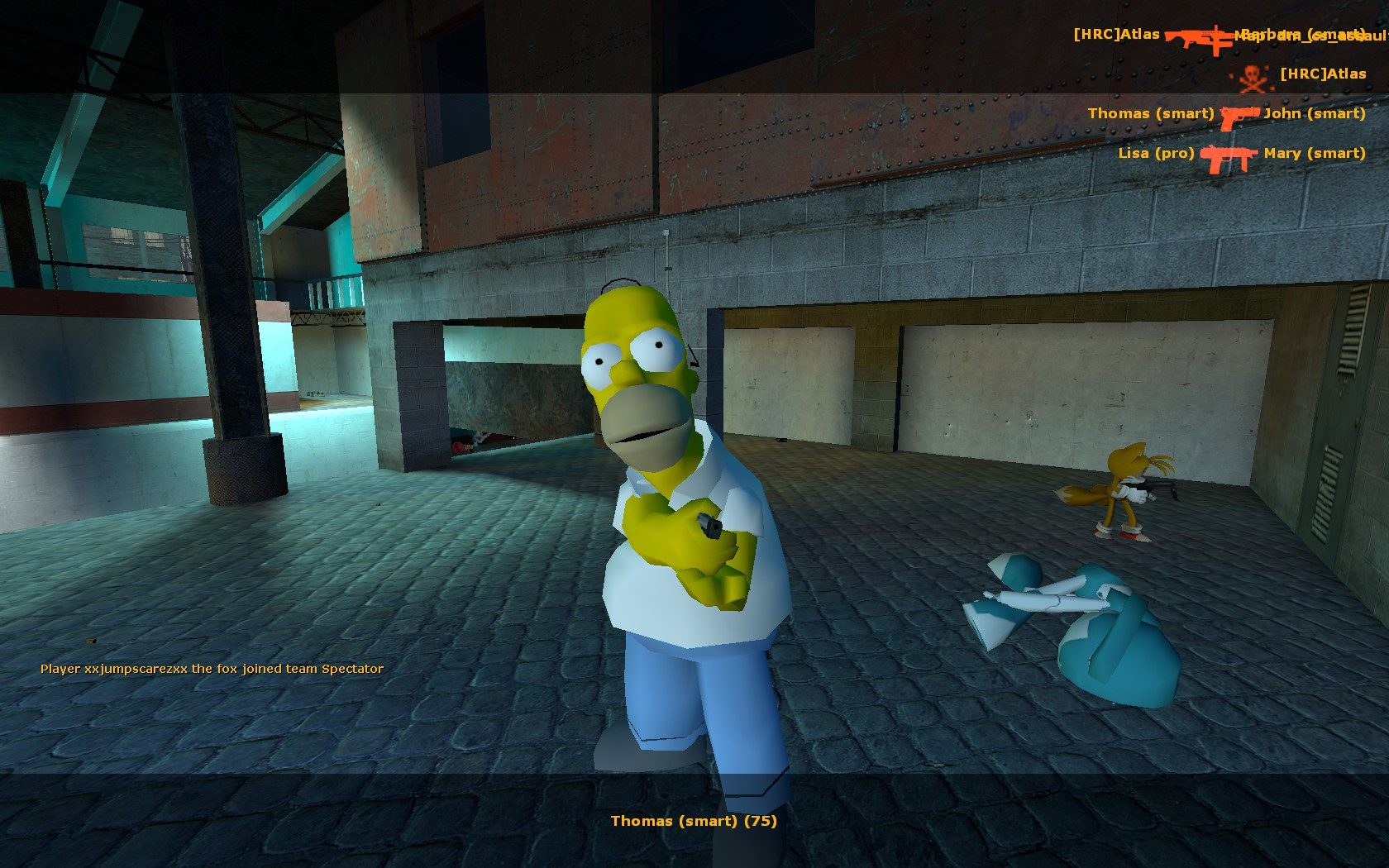Click the pistol kill icon between Thomas and John
Image resolution: width=1389 pixels, height=868 pixels.
(x=1238, y=116)
